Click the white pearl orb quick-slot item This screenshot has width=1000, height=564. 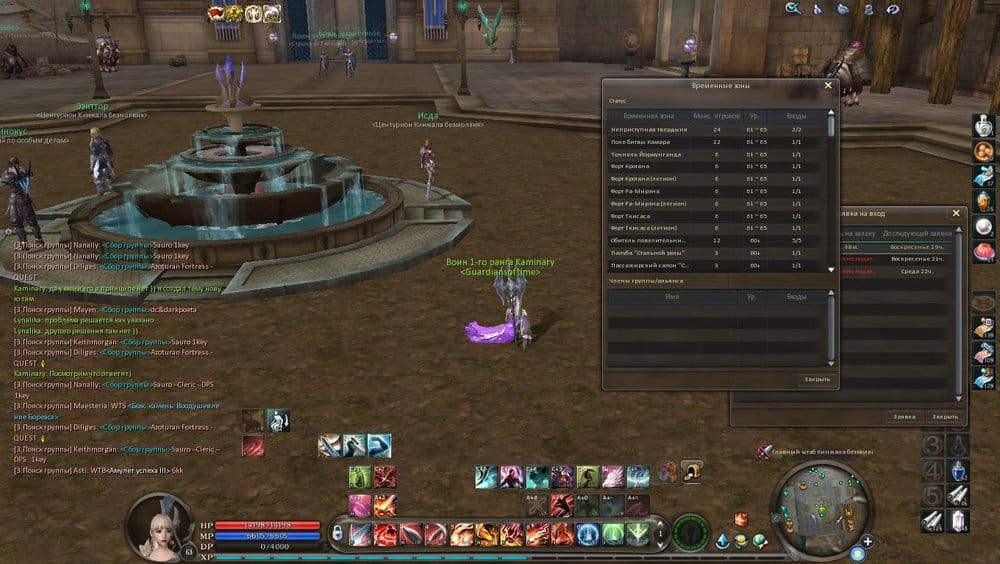[984, 226]
